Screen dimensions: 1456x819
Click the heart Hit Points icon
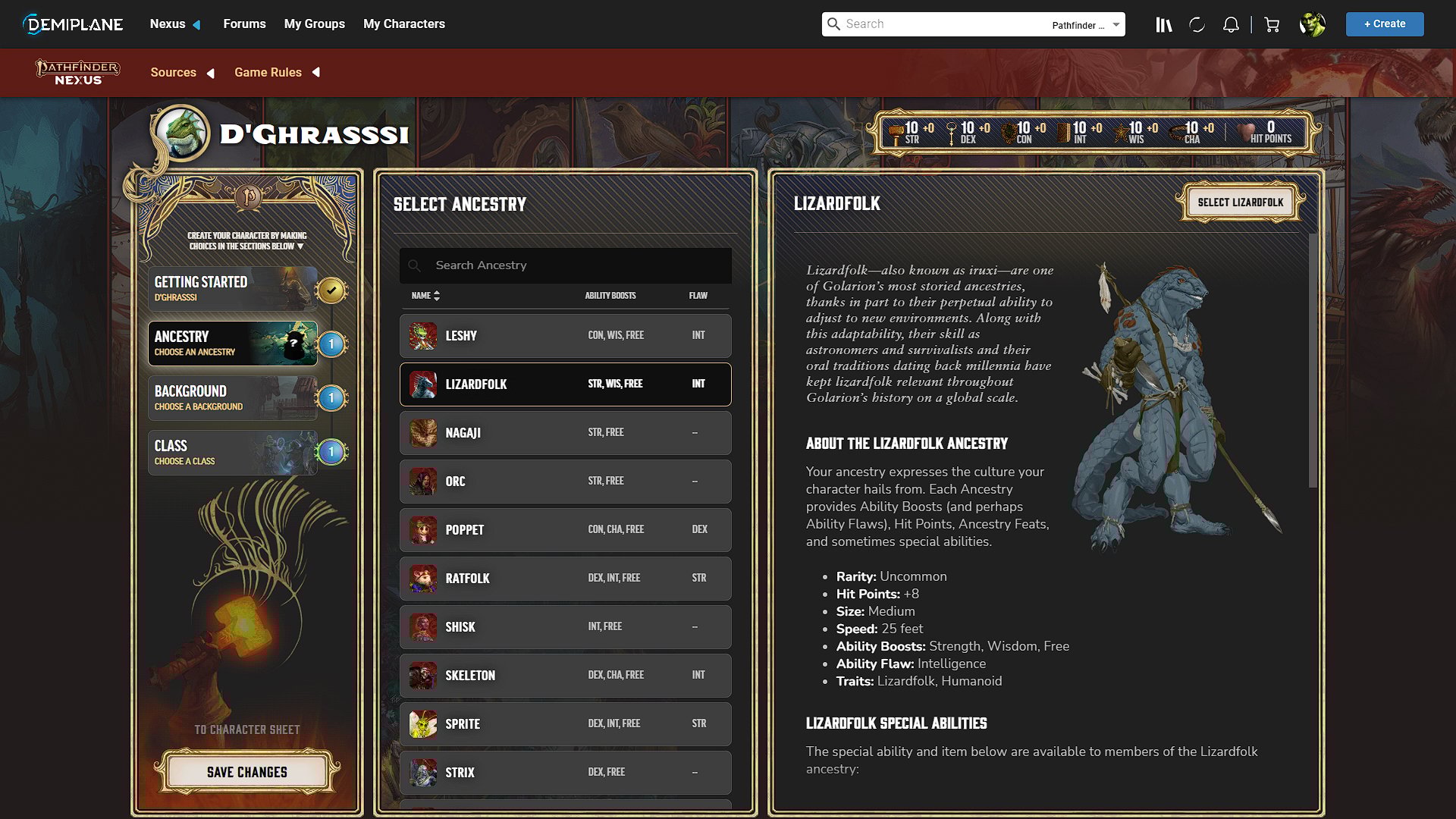[1243, 132]
